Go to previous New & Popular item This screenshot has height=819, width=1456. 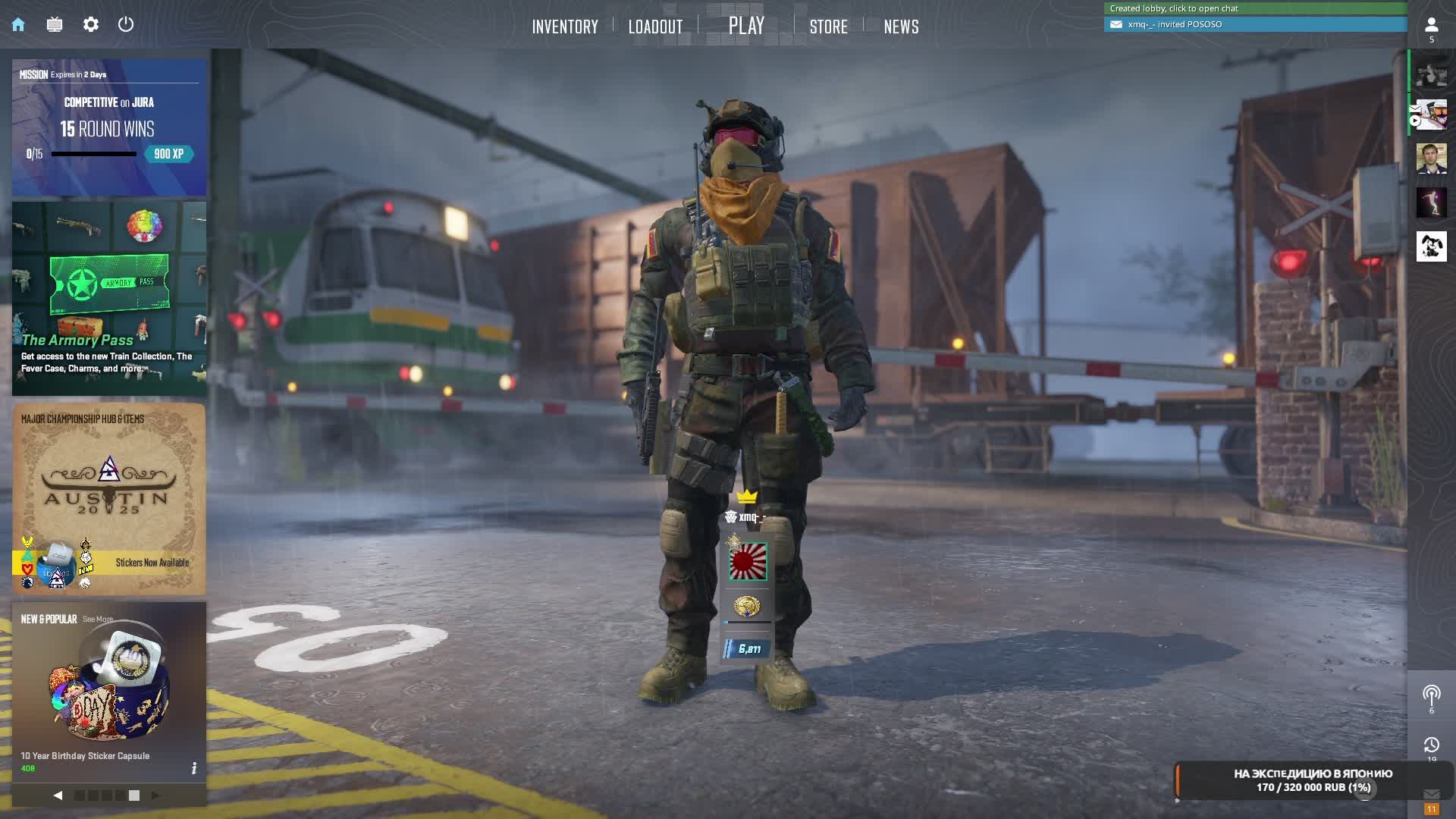pyautogui.click(x=58, y=795)
